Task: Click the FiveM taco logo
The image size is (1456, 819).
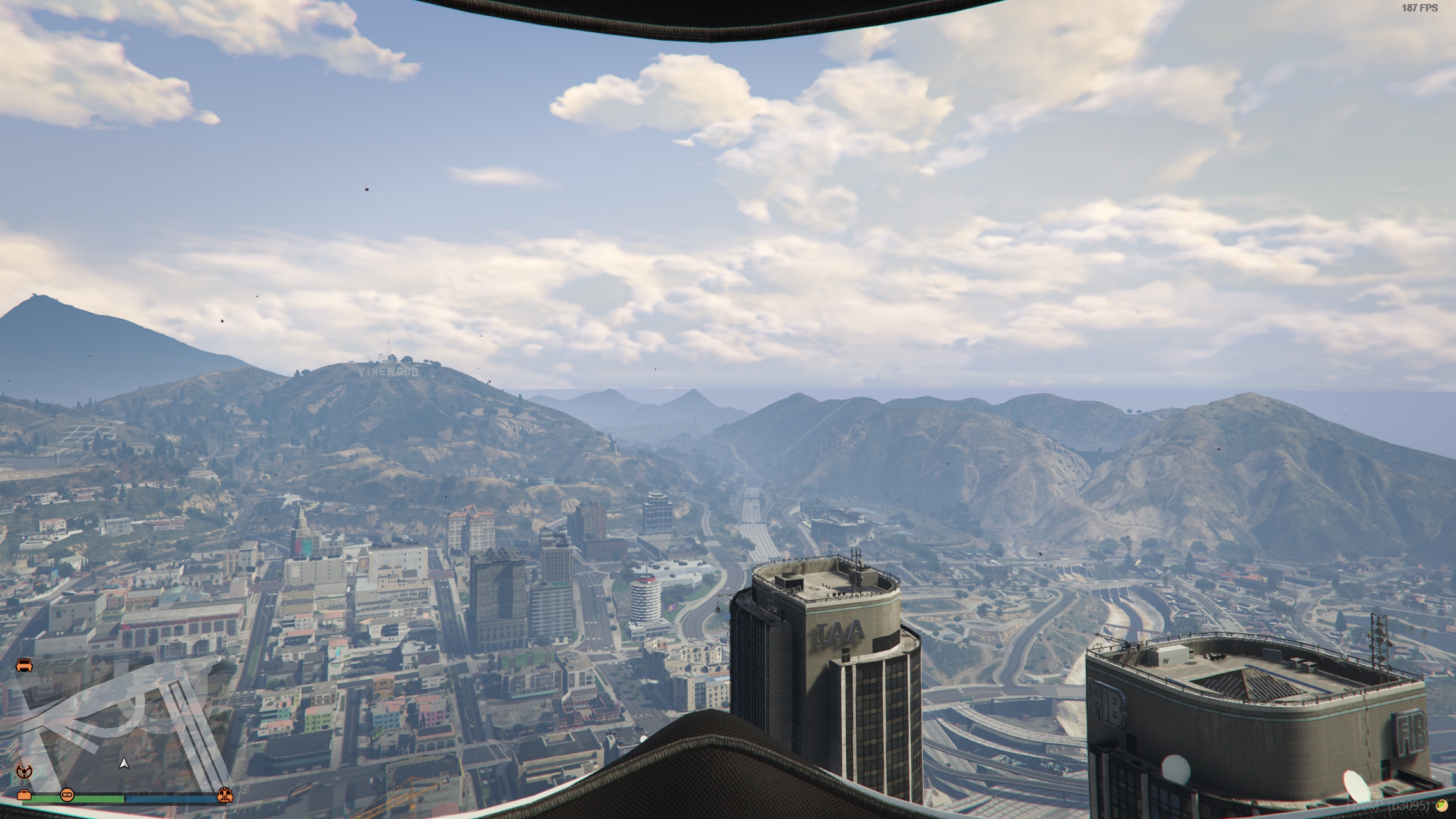Action: point(1441,805)
